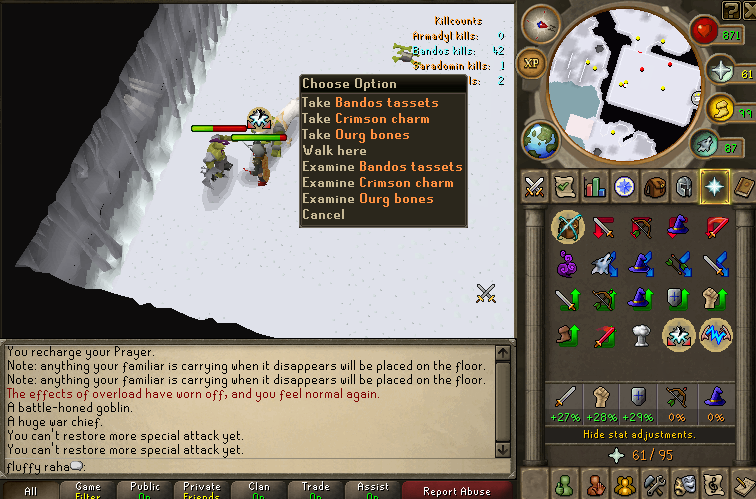756x499 pixels.
Task: Select Take Ourg bones
Action: click(355, 135)
